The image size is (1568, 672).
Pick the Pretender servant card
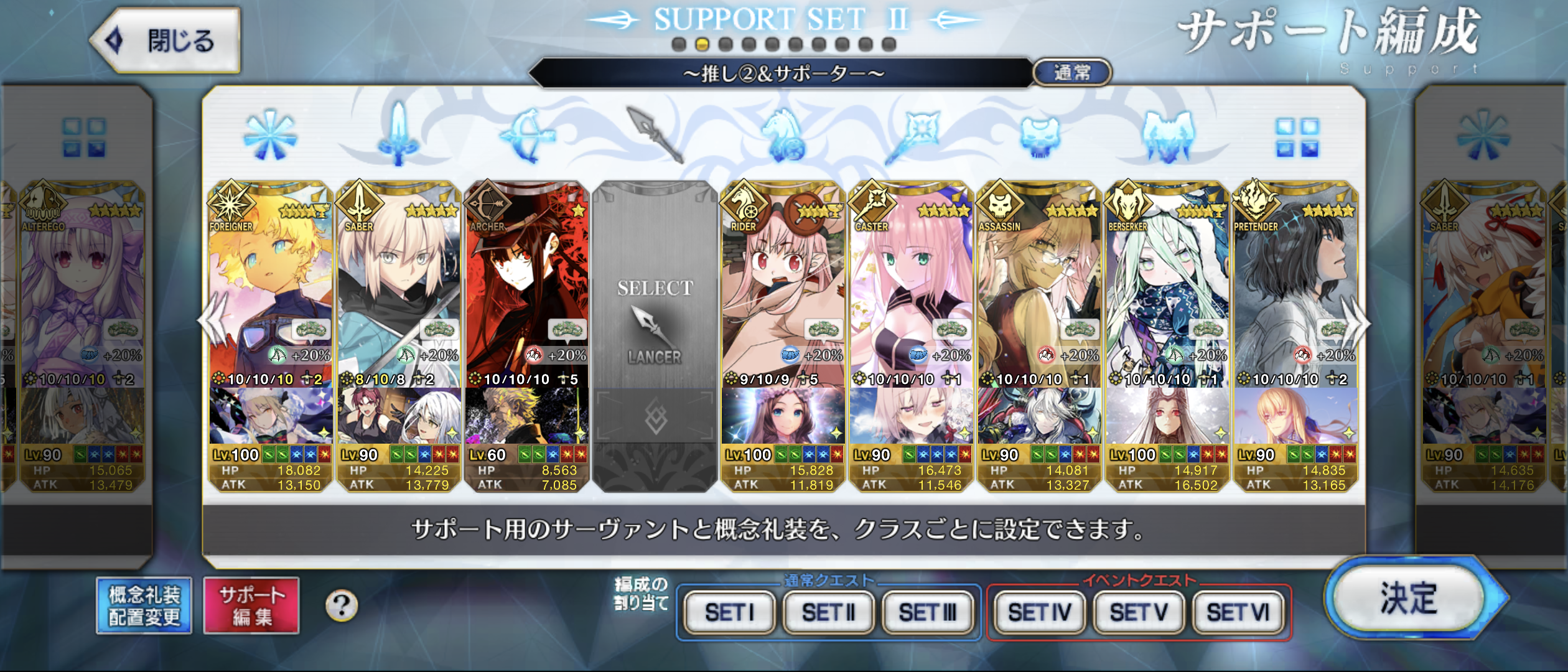(1295, 286)
